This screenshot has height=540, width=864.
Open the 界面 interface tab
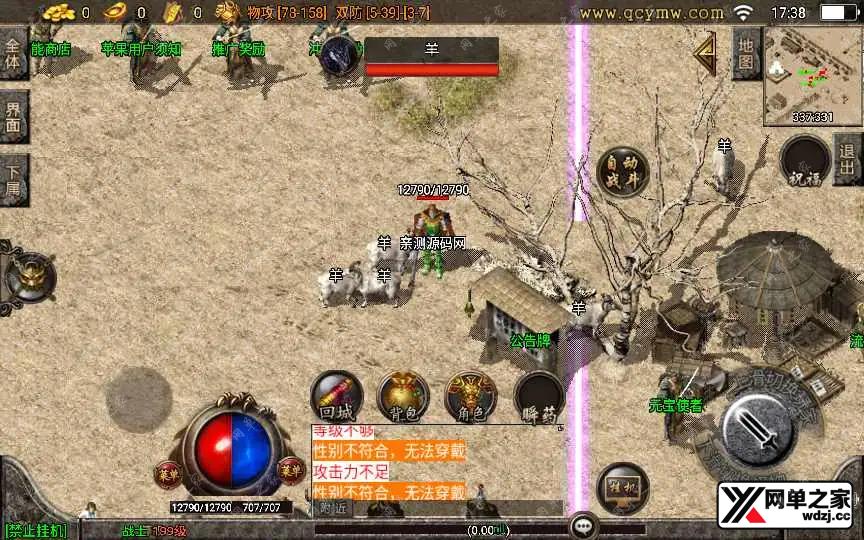(13, 117)
